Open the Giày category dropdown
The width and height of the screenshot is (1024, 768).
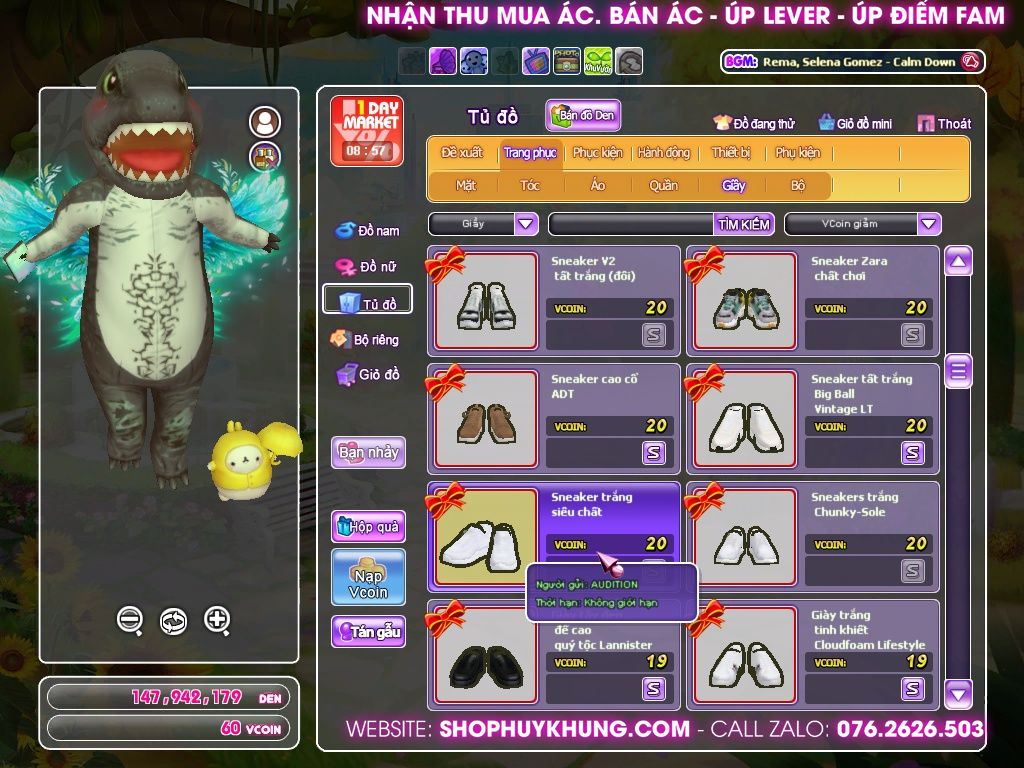526,224
